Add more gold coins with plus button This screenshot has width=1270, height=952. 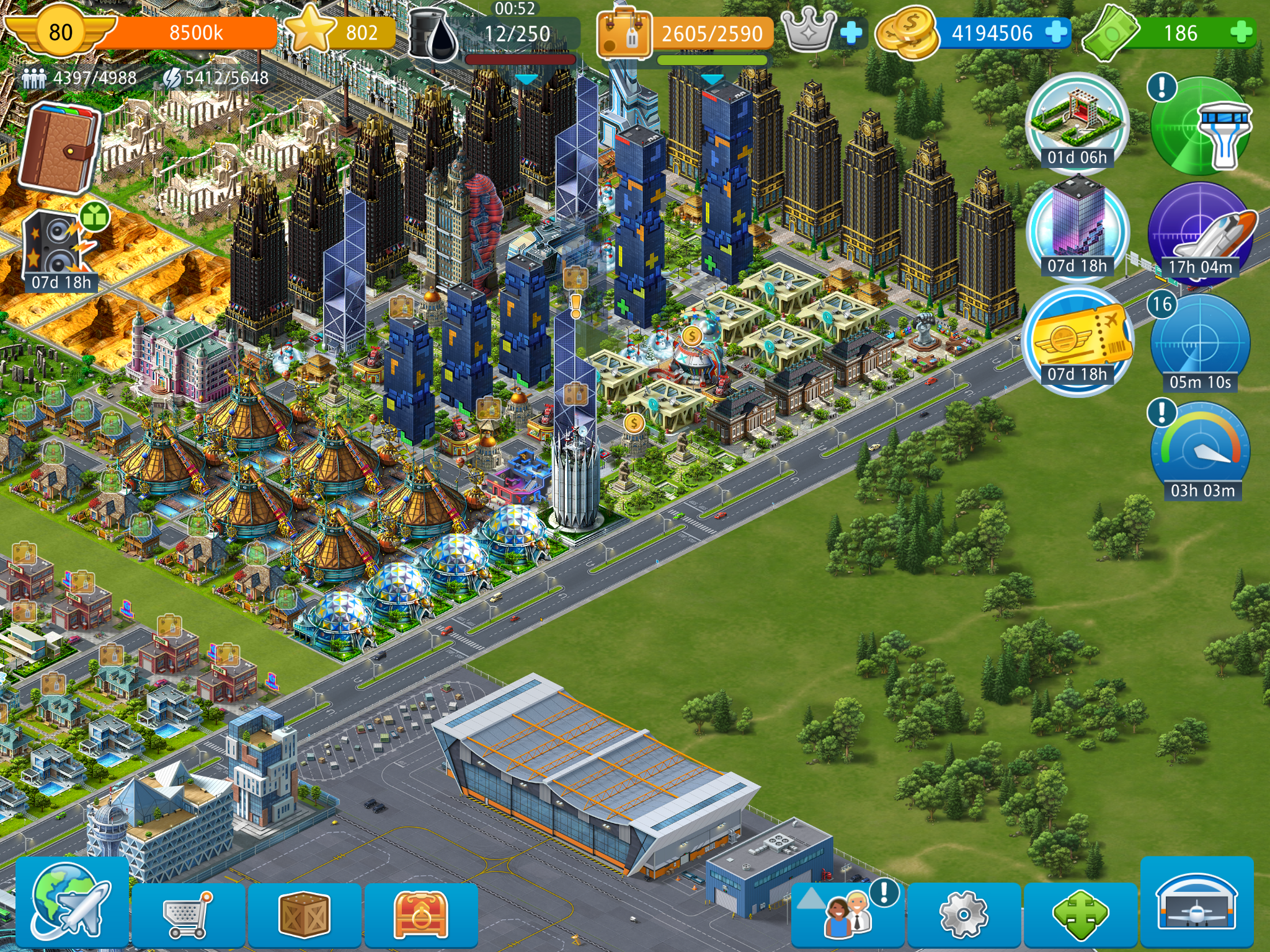point(1056,32)
